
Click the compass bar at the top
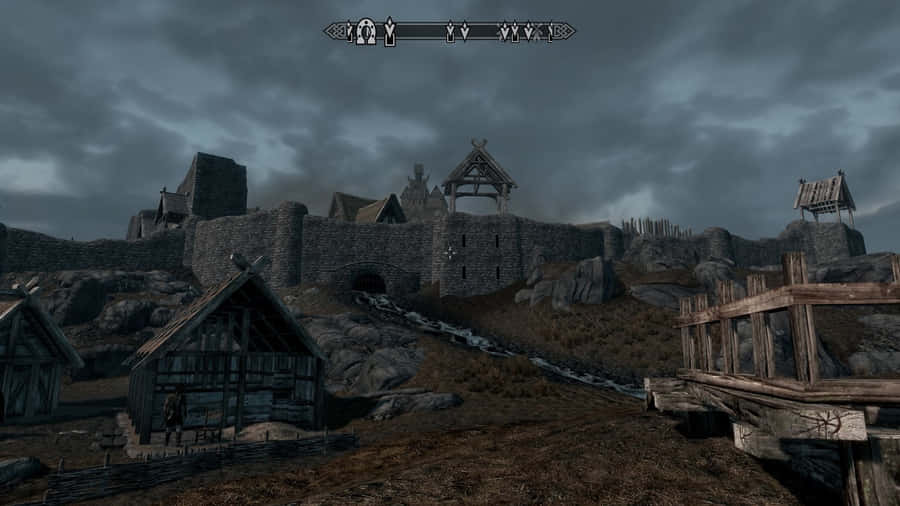click(449, 32)
